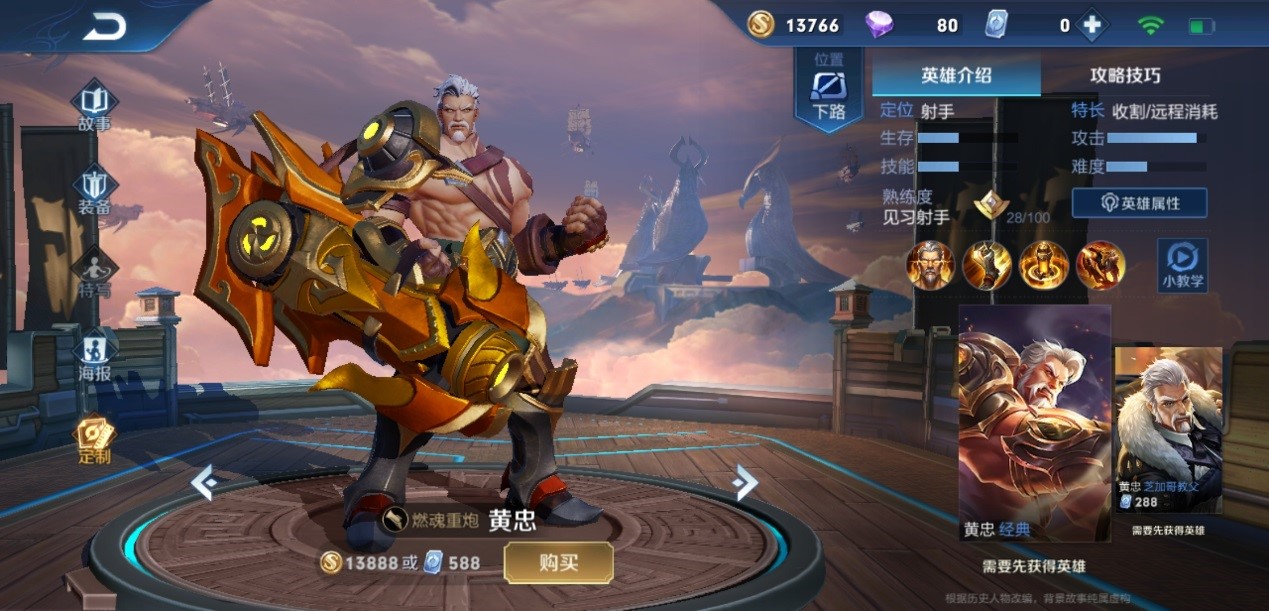Tap the purple diamond currency icon

pyautogui.click(x=879, y=25)
